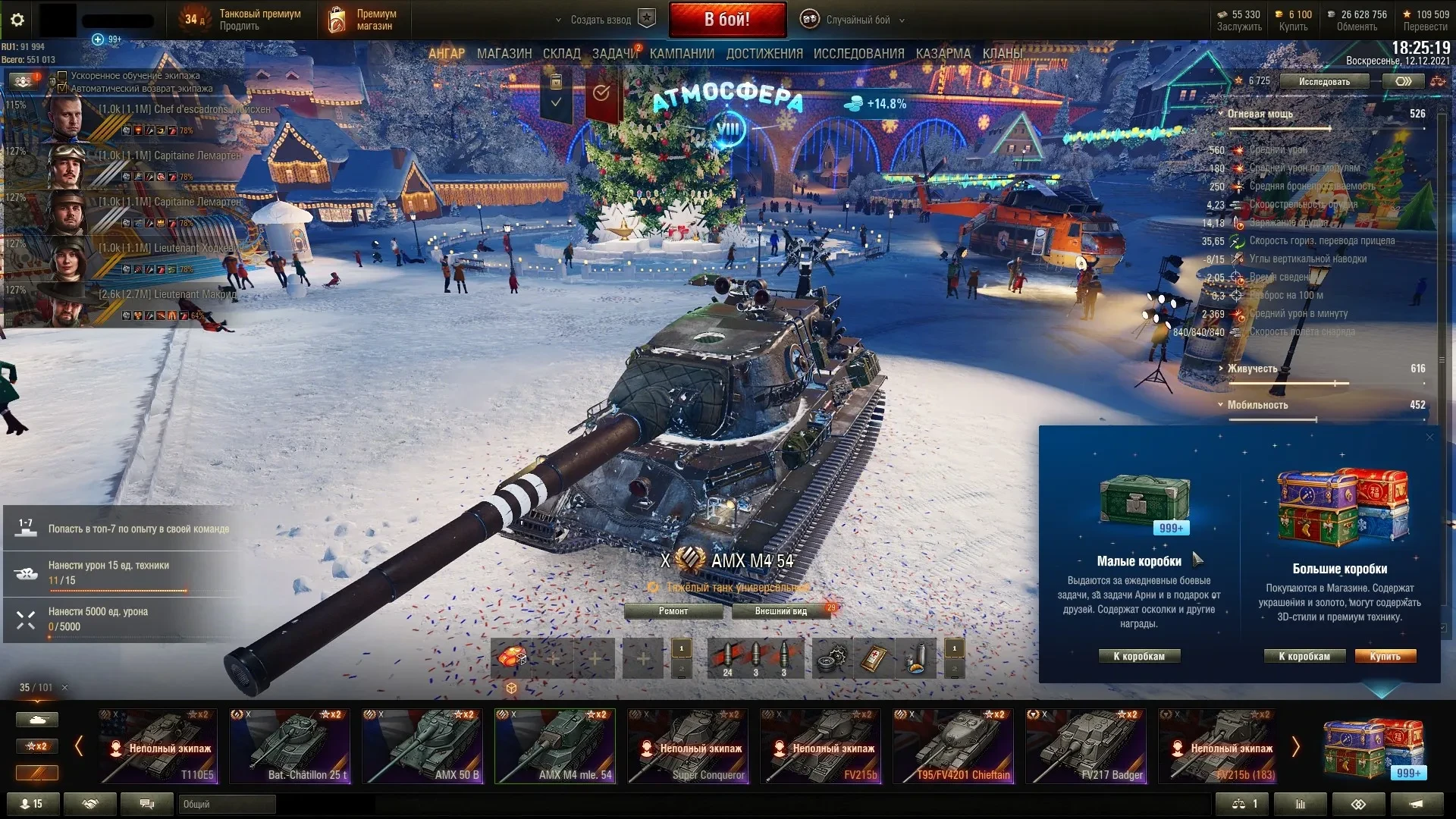The width and height of the screenshot is (1456, 819).
Task: Open the МАГАЗИН tab
Action: pyautogui.click(x=504, y=54)
